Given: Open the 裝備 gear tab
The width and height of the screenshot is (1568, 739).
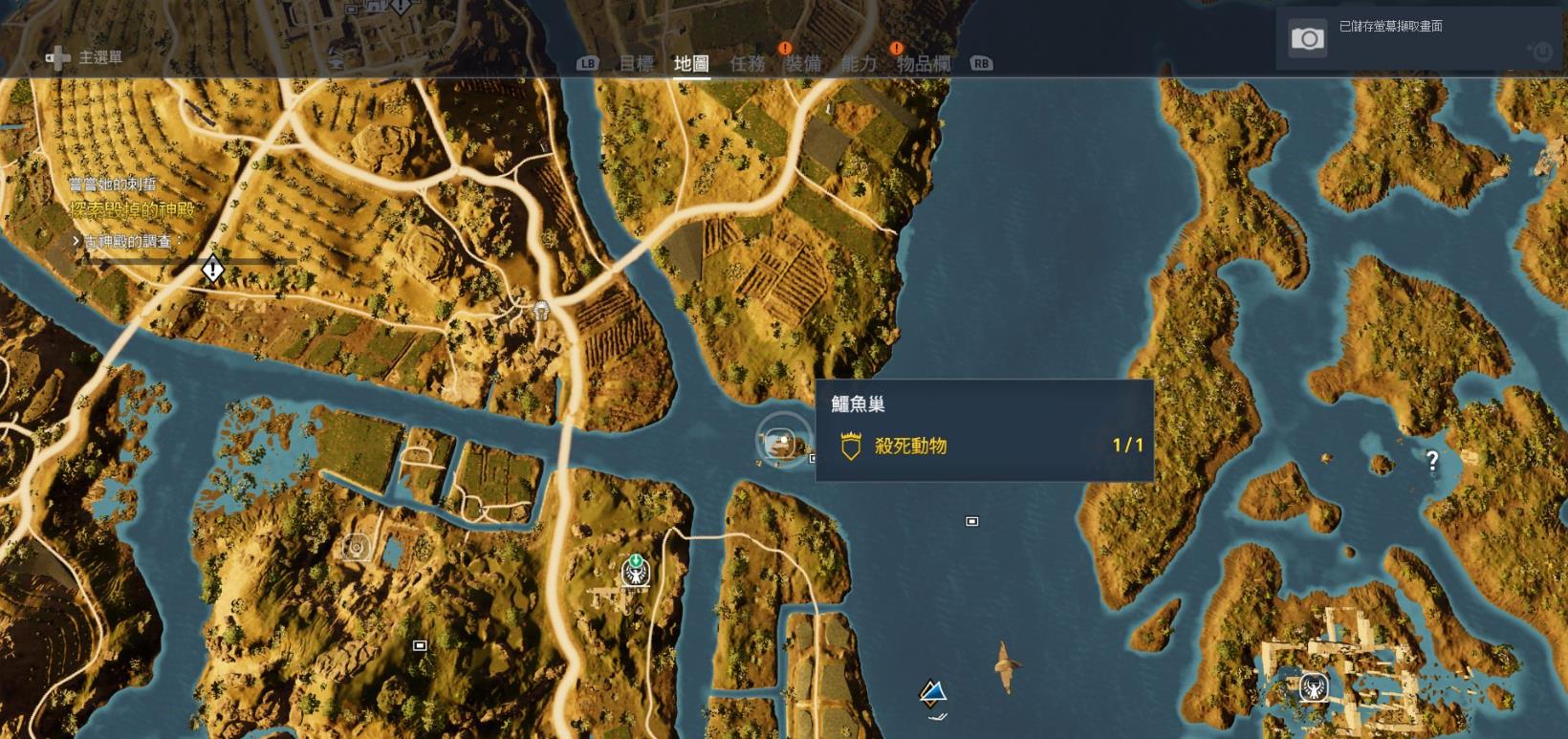Looking at the screenshot, I should pyautogui.click(x=805, y=63).
